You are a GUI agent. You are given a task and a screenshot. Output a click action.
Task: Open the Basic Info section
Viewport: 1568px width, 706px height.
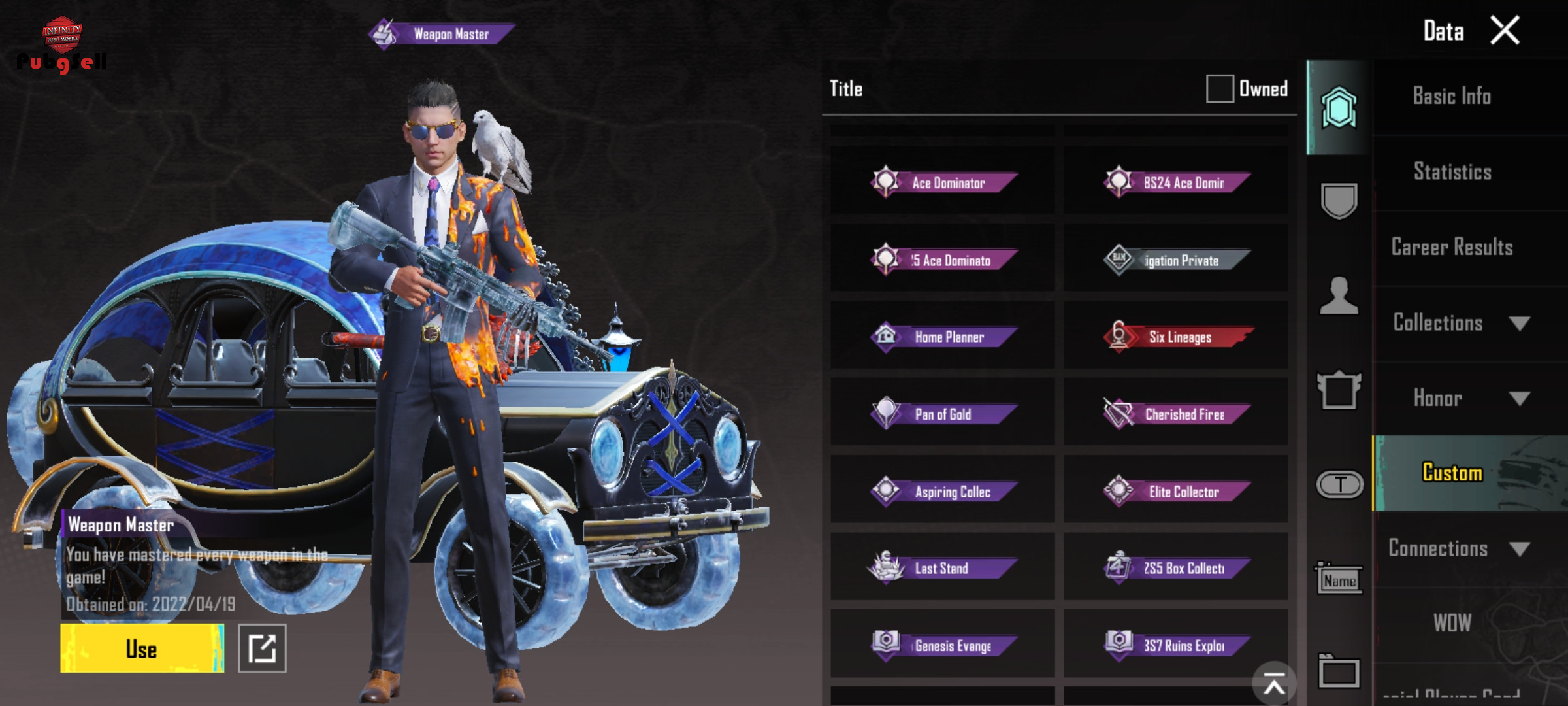[1452, 97]
